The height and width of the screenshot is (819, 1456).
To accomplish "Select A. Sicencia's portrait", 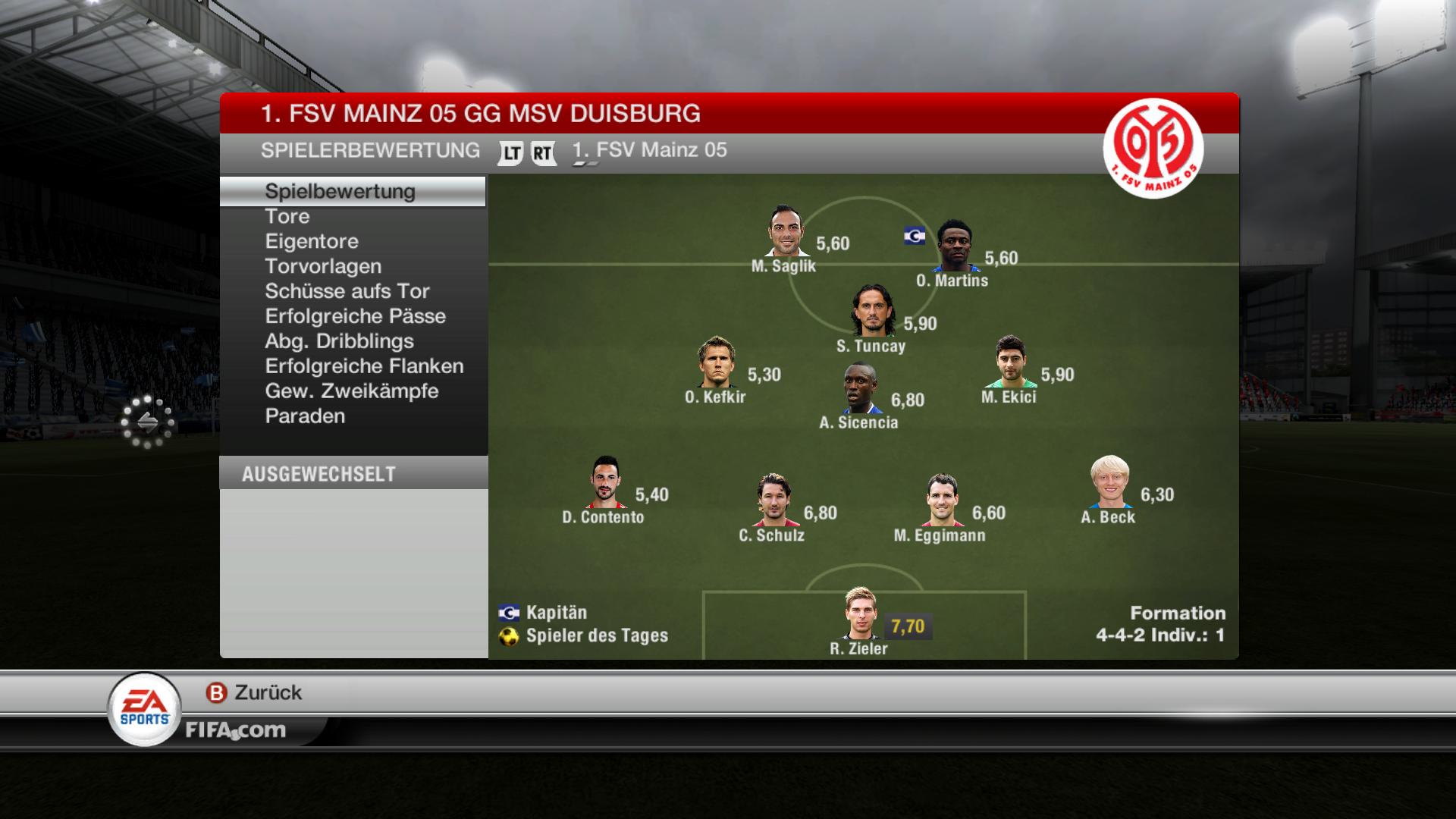I will click(861, 389).
